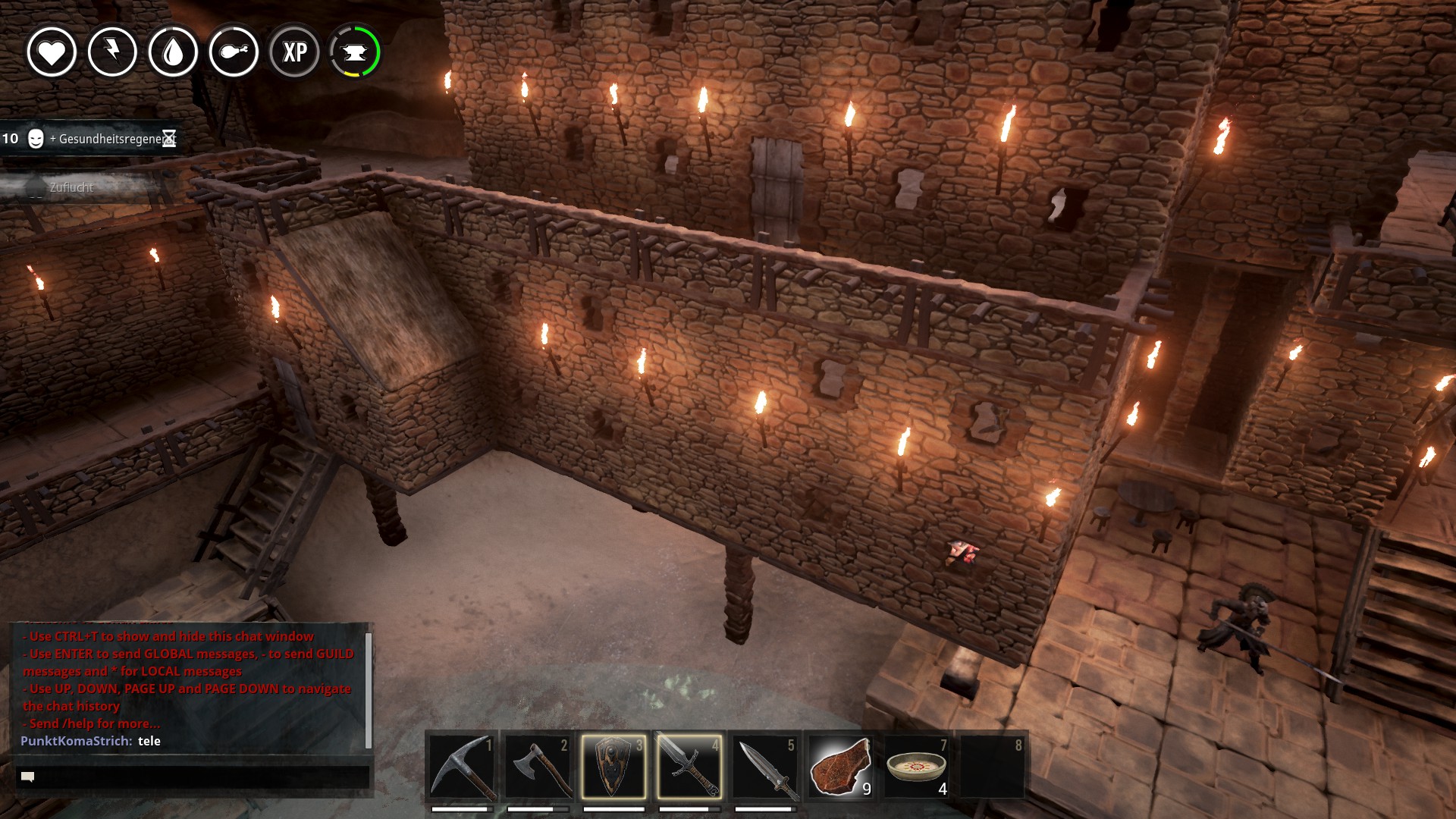Click the heart health icon
The width and height of the screenshot is (1456, 819).
point(52,52)
